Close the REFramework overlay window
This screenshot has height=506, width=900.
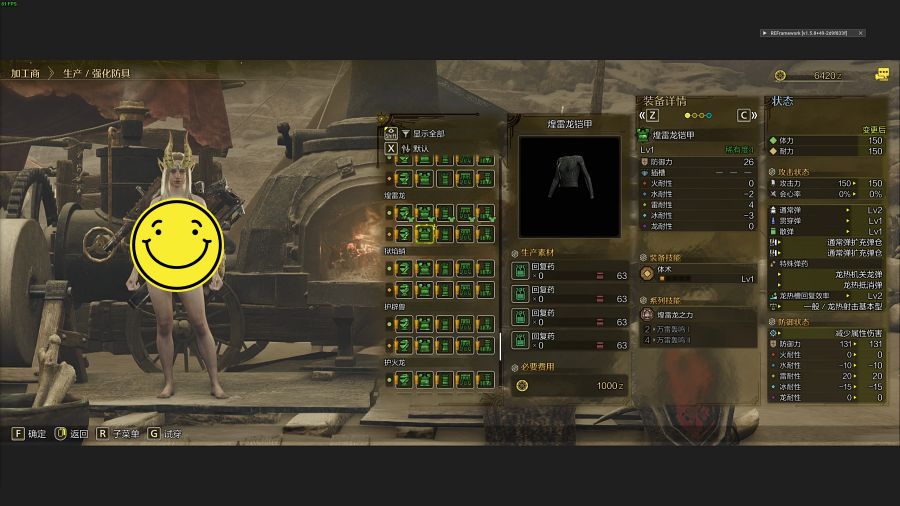click(860, 33)
